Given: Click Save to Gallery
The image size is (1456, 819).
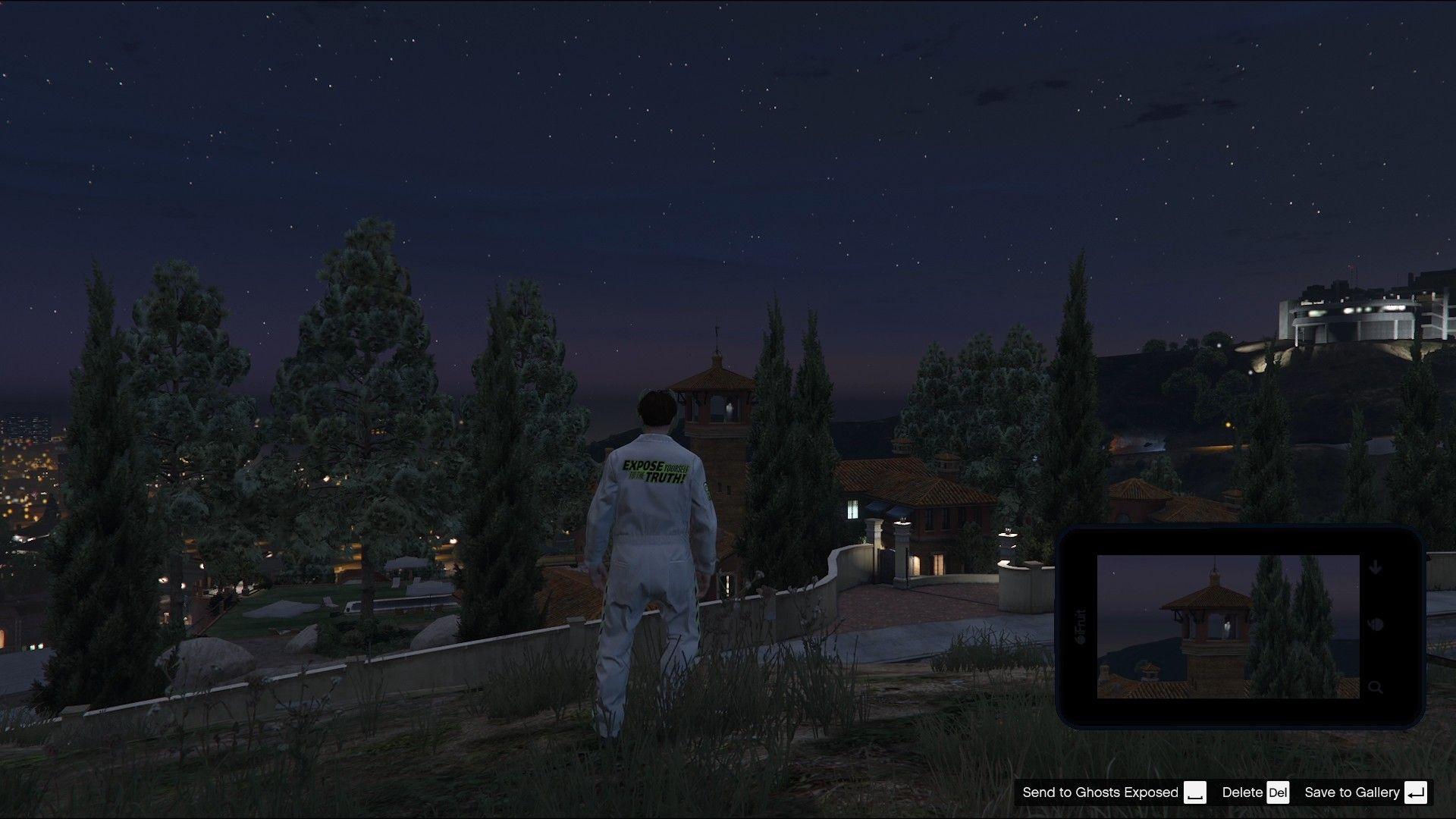Looking at the screenshot, I should (1353, 792).
